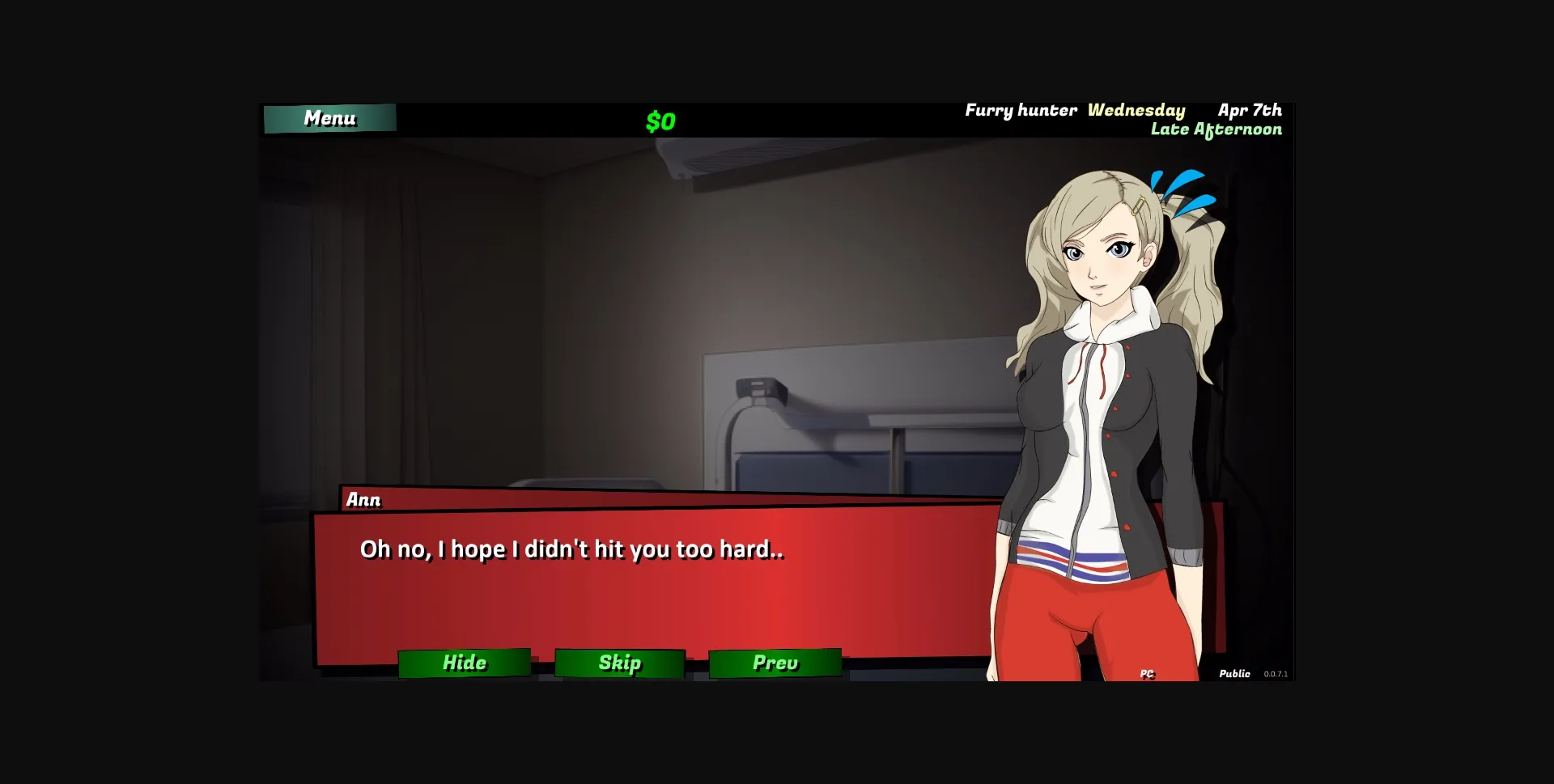1554x784 pixels.
Task: Open the Menu
Action: 329,117
